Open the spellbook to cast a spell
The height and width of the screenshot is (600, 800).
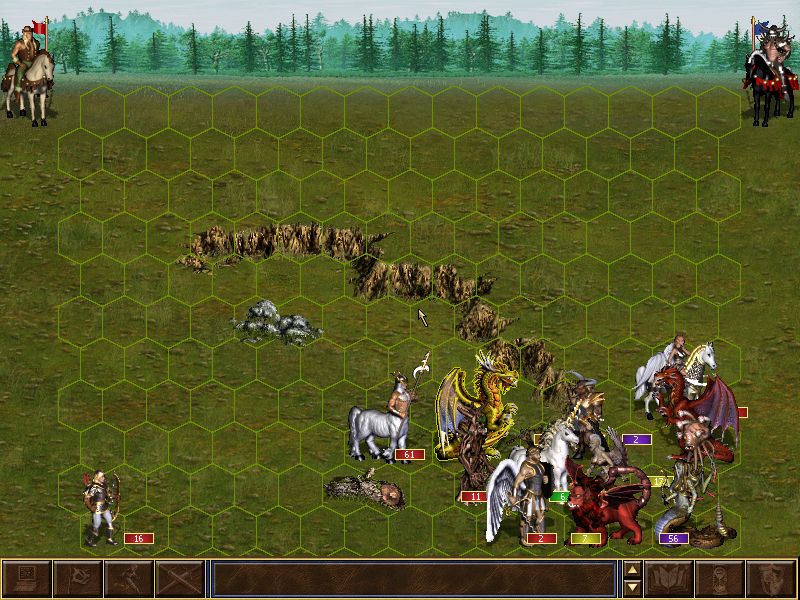(669, 579)
